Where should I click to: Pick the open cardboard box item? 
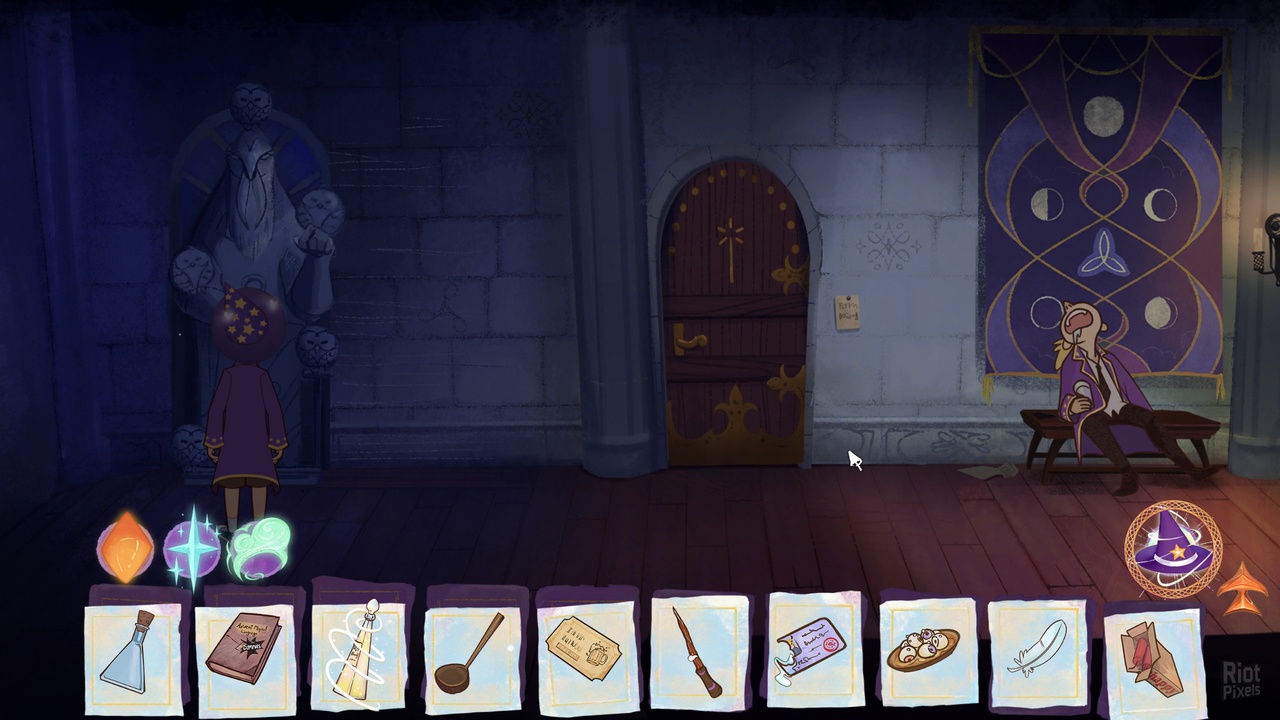1152,657
